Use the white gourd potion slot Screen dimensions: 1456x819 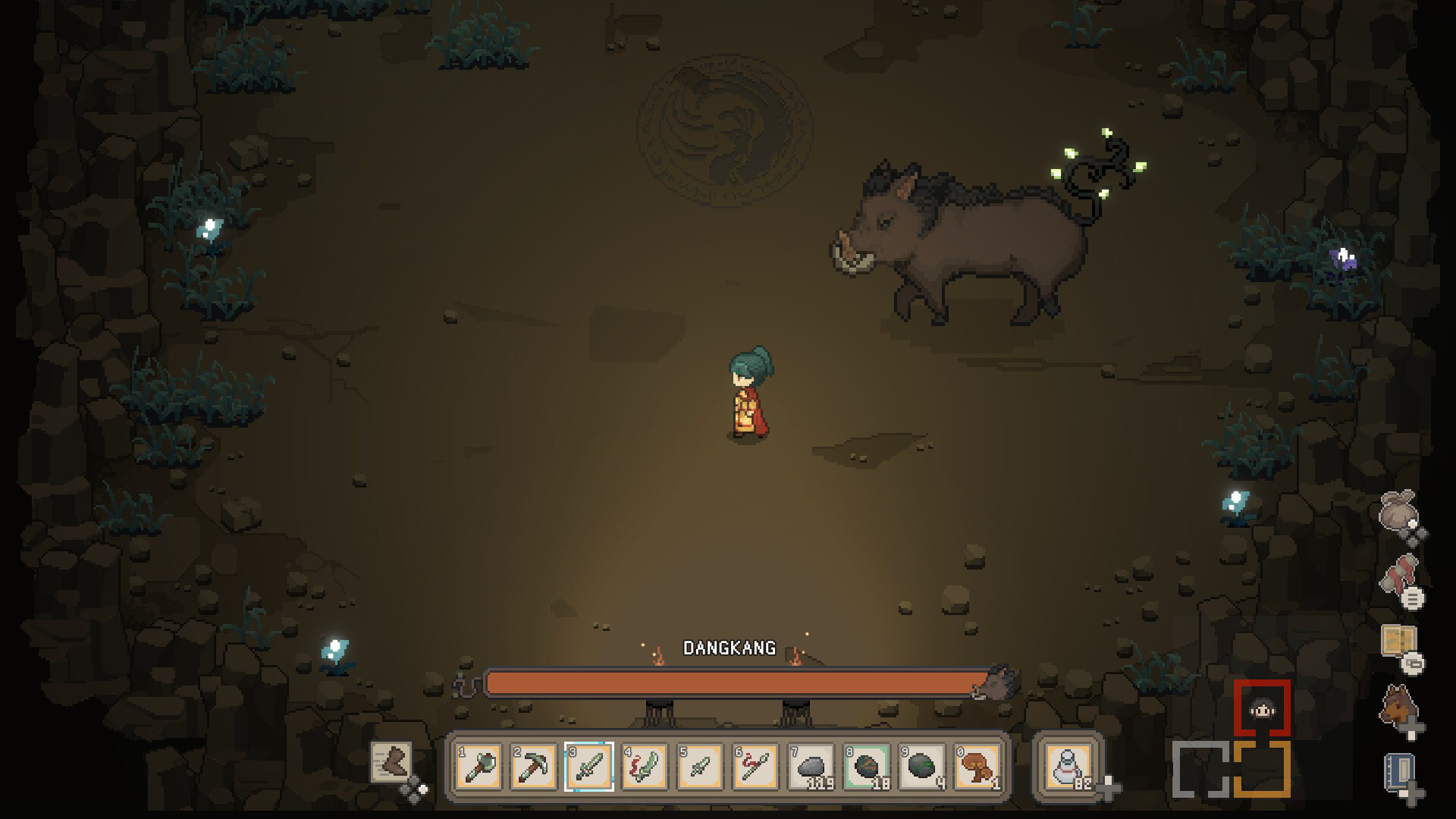[x=1068, y=766]
